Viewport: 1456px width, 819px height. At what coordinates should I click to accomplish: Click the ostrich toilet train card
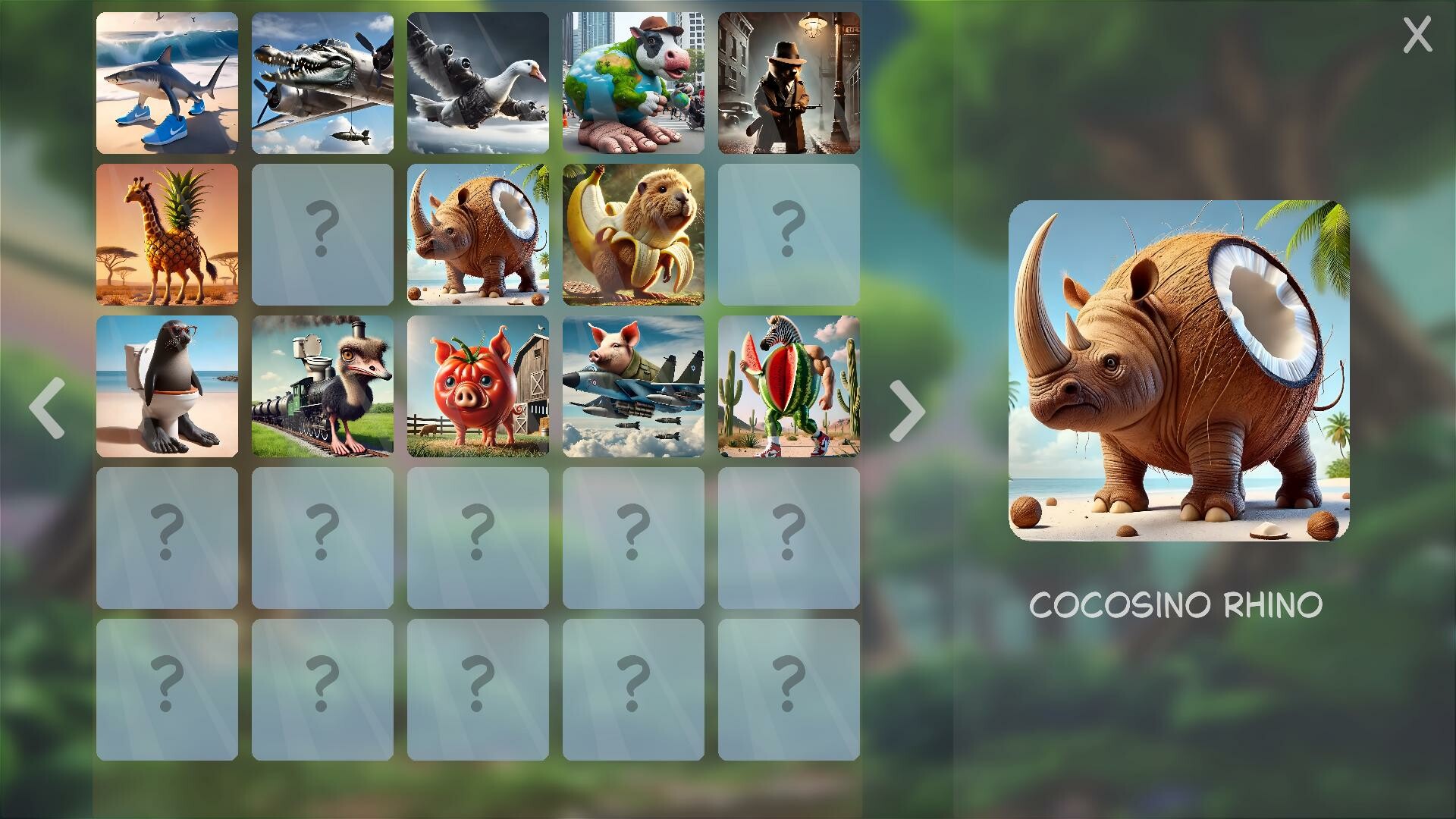(x=323, y=387)
